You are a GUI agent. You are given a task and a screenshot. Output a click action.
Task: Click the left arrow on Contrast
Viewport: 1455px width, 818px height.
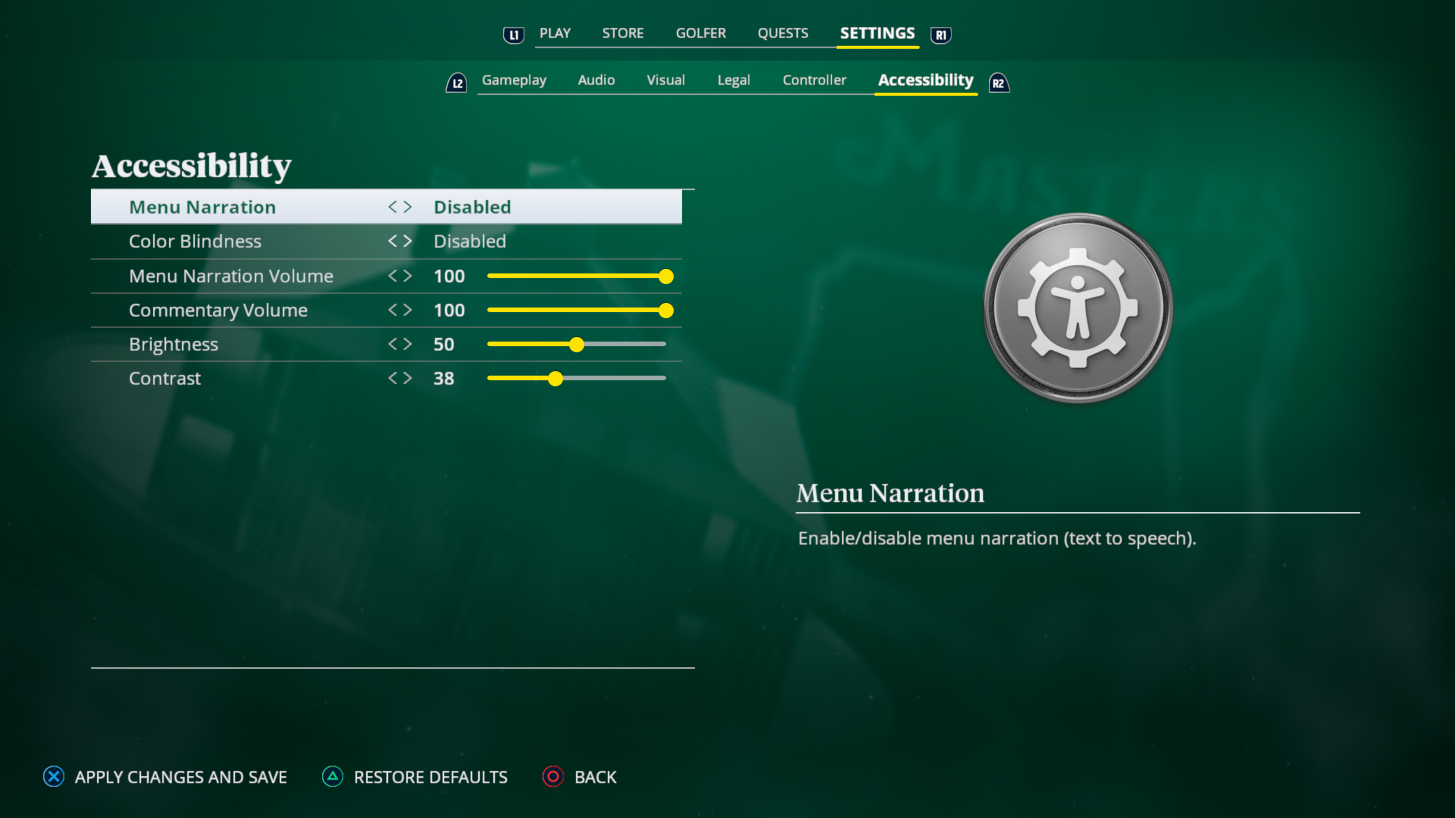coord(392,378)
